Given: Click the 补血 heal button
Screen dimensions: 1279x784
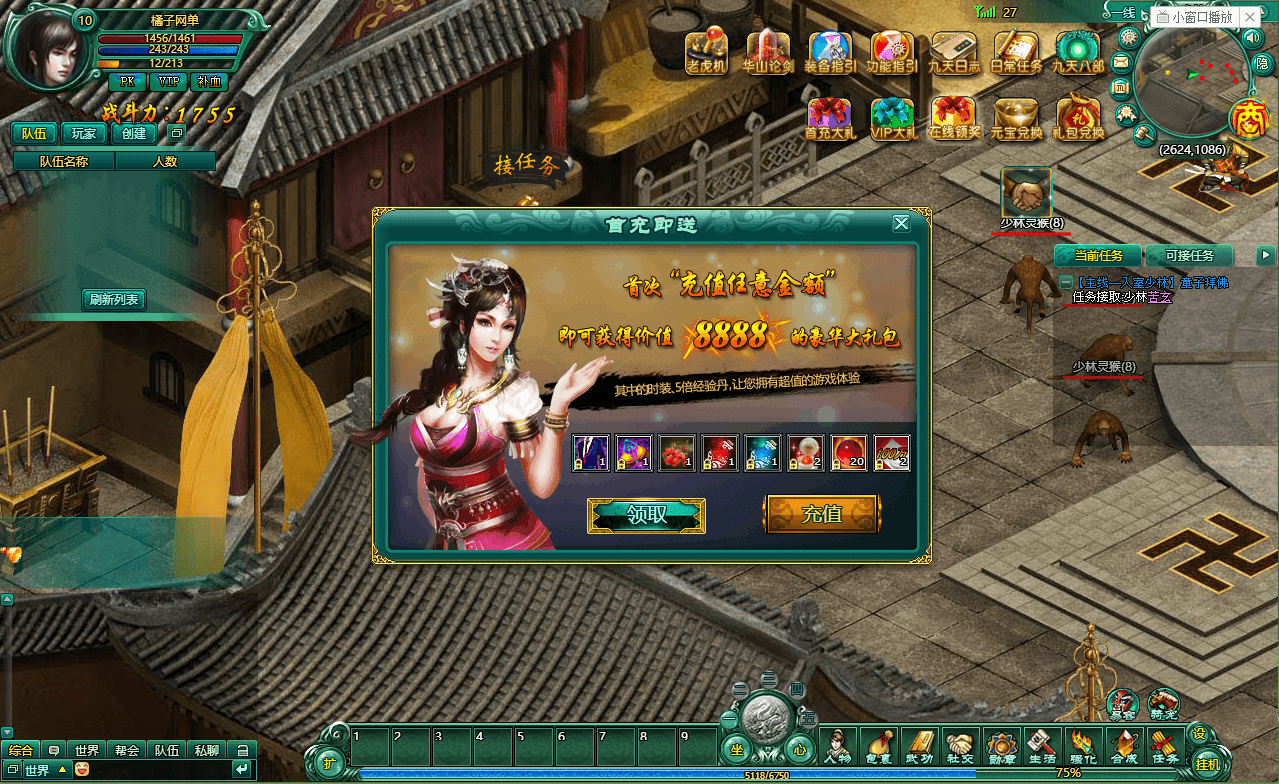Looking at the screenshot, I should (x=209, y=82).
